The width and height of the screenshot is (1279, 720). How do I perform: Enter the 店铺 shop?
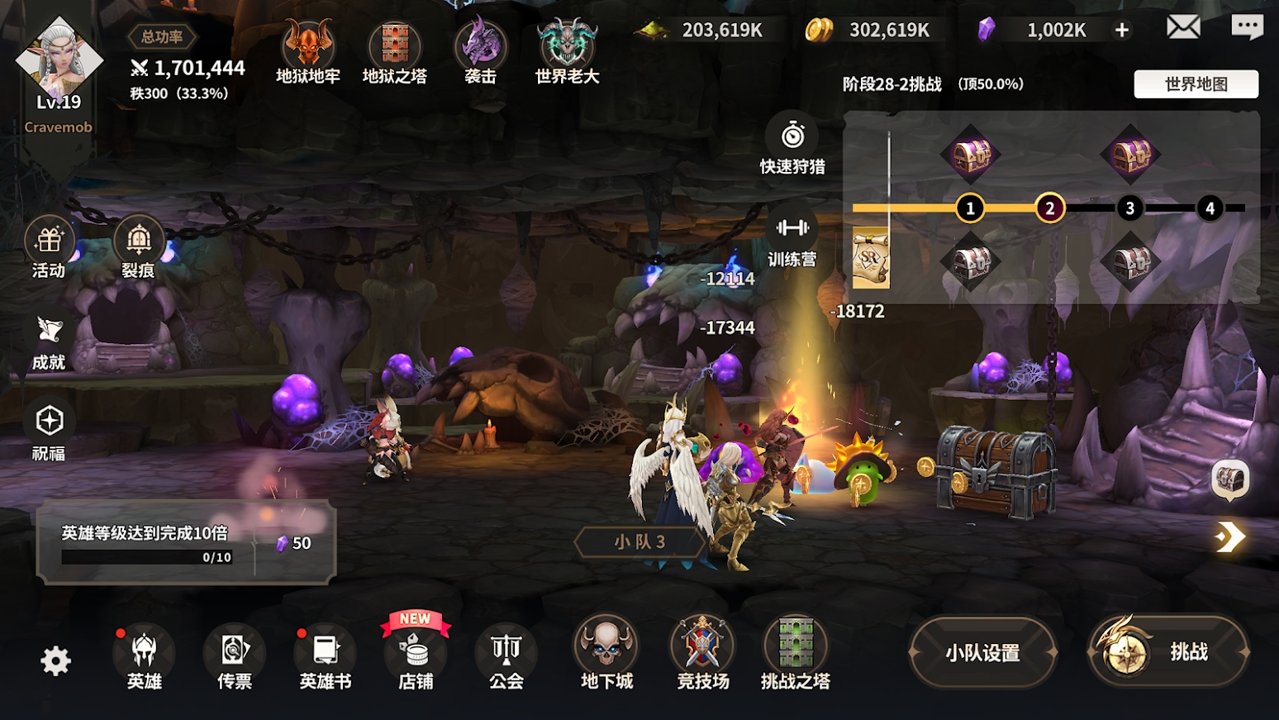[x=415, y=653]
